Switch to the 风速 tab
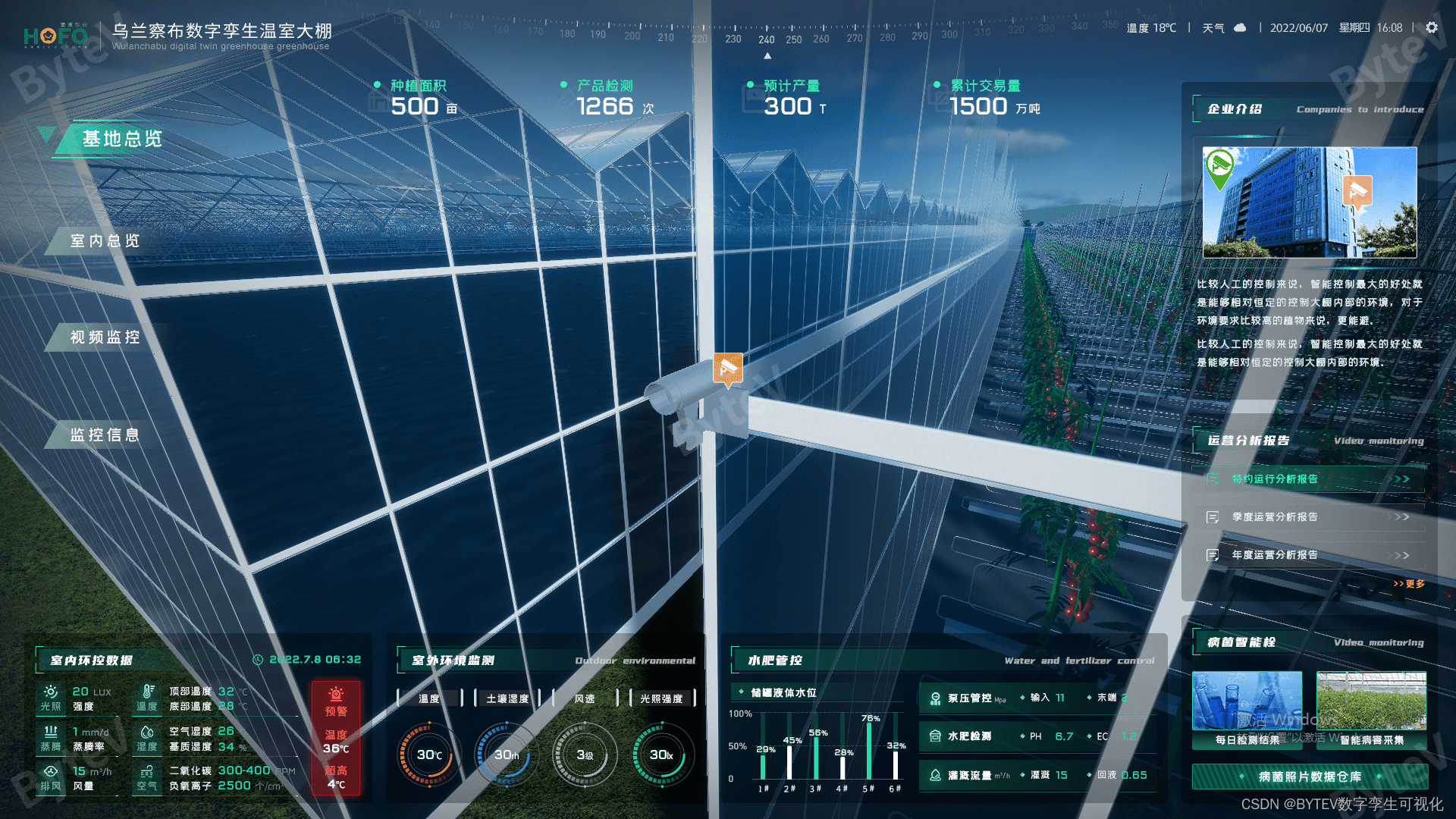 click(x=585, y=698)
